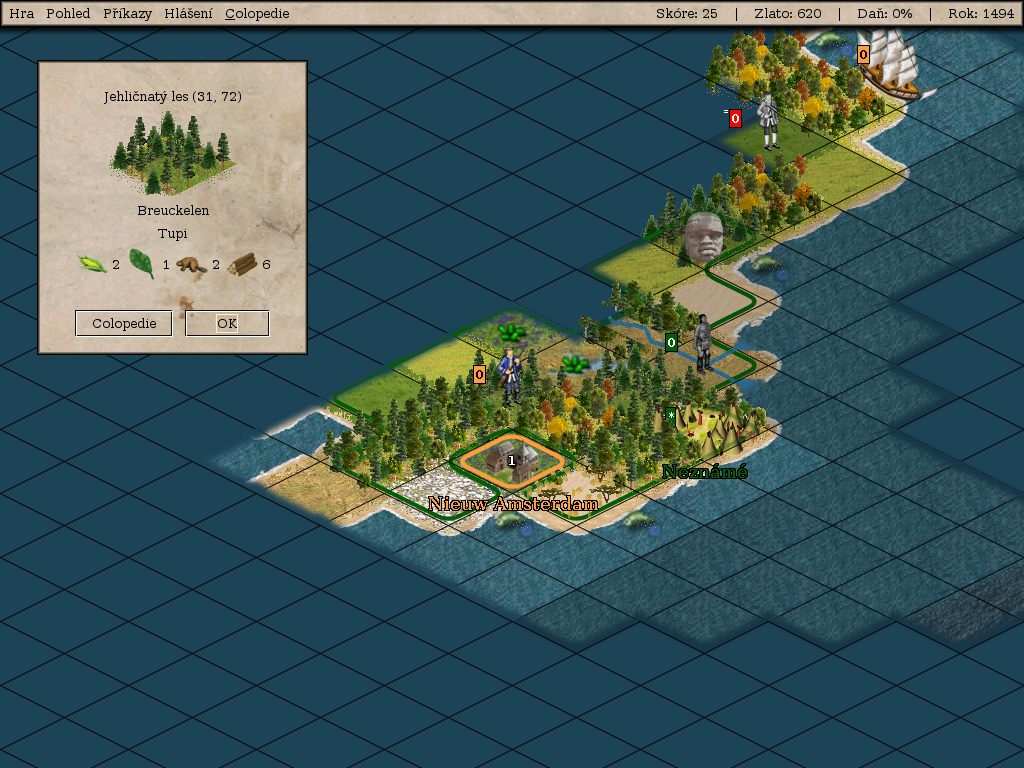Screen dimensions: 1024x768
Task: Open the Pohled menu
Action: pyautogui.click(x=68, y=14)
